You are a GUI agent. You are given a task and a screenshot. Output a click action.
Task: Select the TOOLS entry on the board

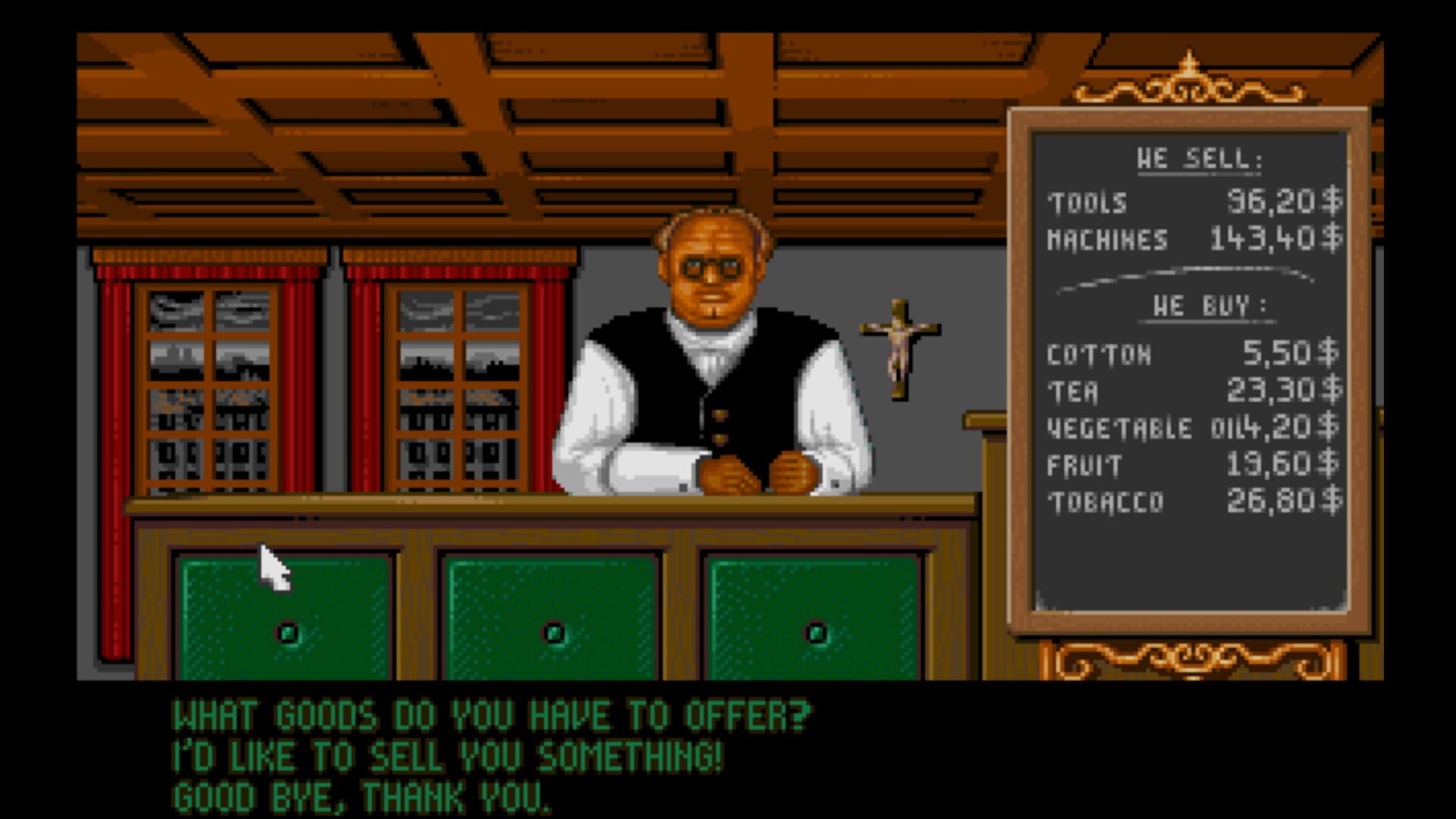1137,201
